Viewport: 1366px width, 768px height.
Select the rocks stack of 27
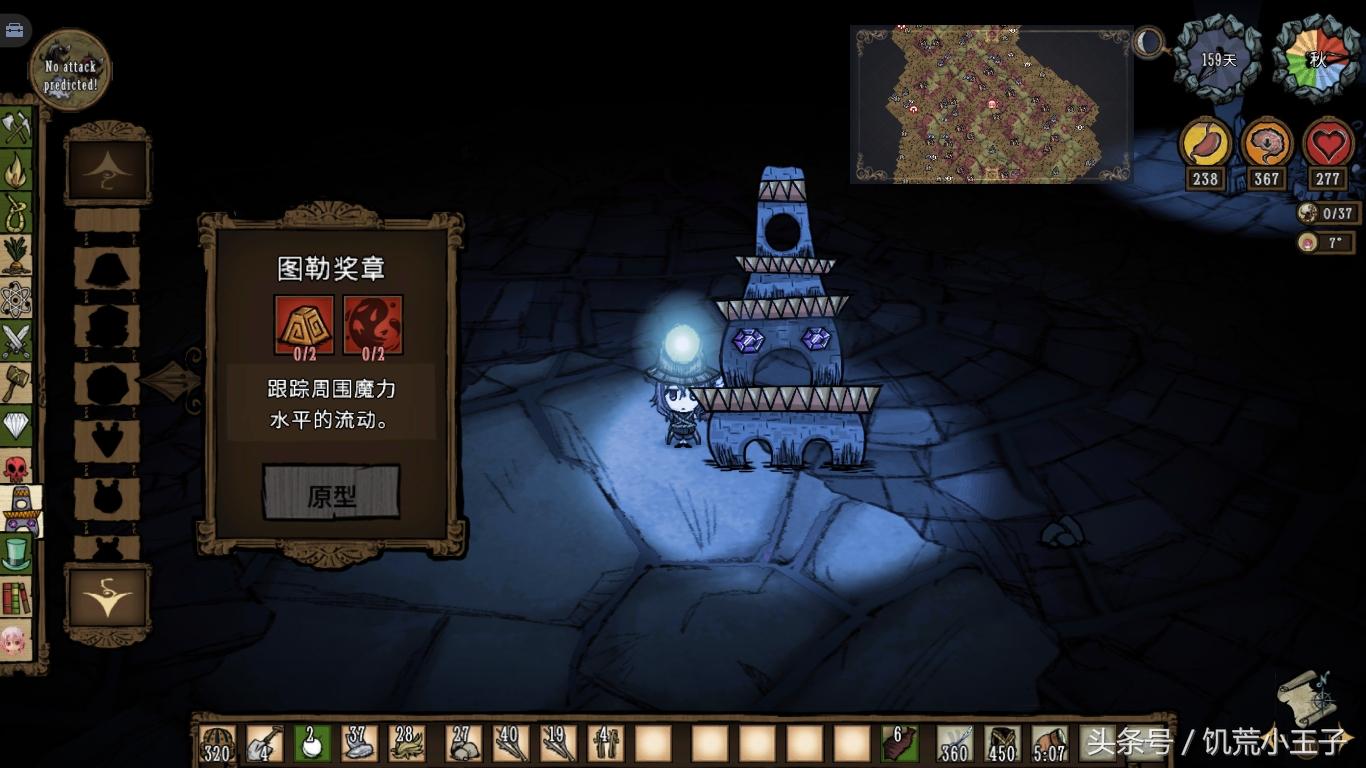tap(462, 743)
